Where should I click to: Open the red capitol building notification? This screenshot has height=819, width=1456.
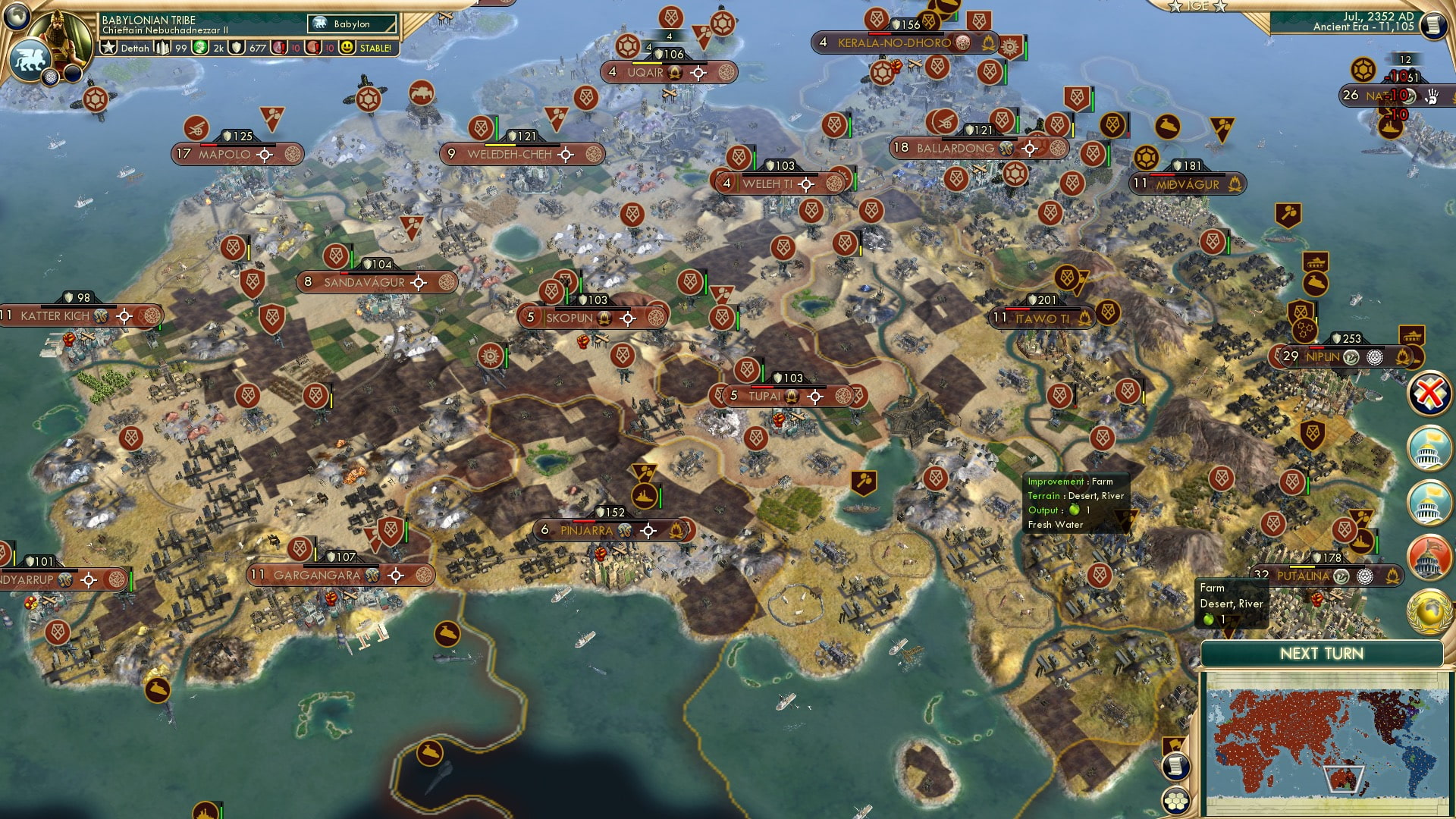point(1429,556)
